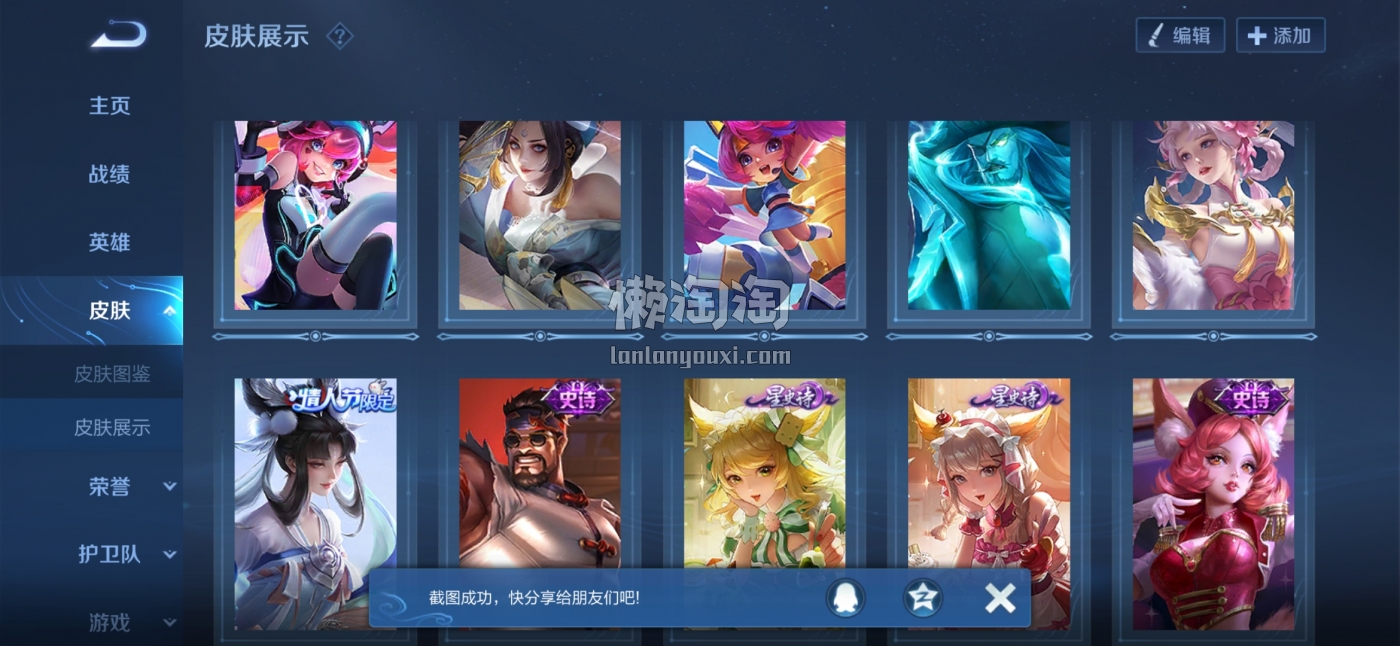Pick the sunglasses bearded man 史诗 skin
The image size is (1400, 646).
[540, 470]
